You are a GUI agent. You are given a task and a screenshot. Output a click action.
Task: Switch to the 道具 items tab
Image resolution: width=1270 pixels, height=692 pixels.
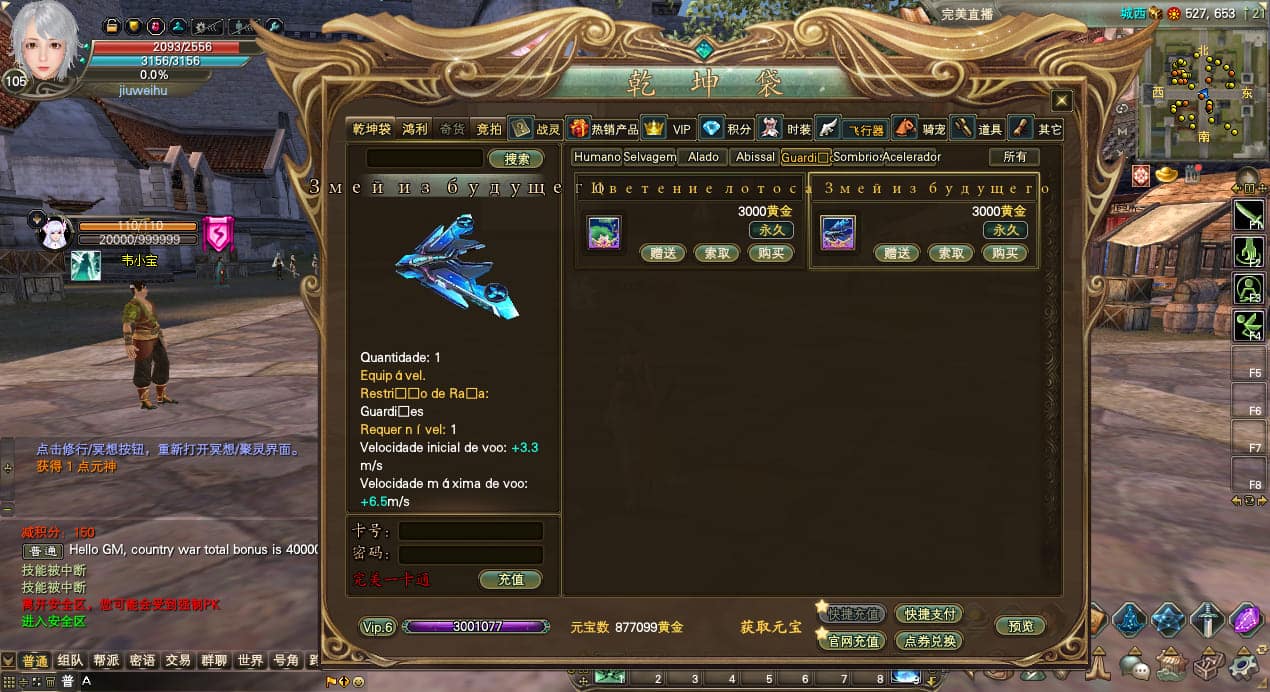point(978,129)
